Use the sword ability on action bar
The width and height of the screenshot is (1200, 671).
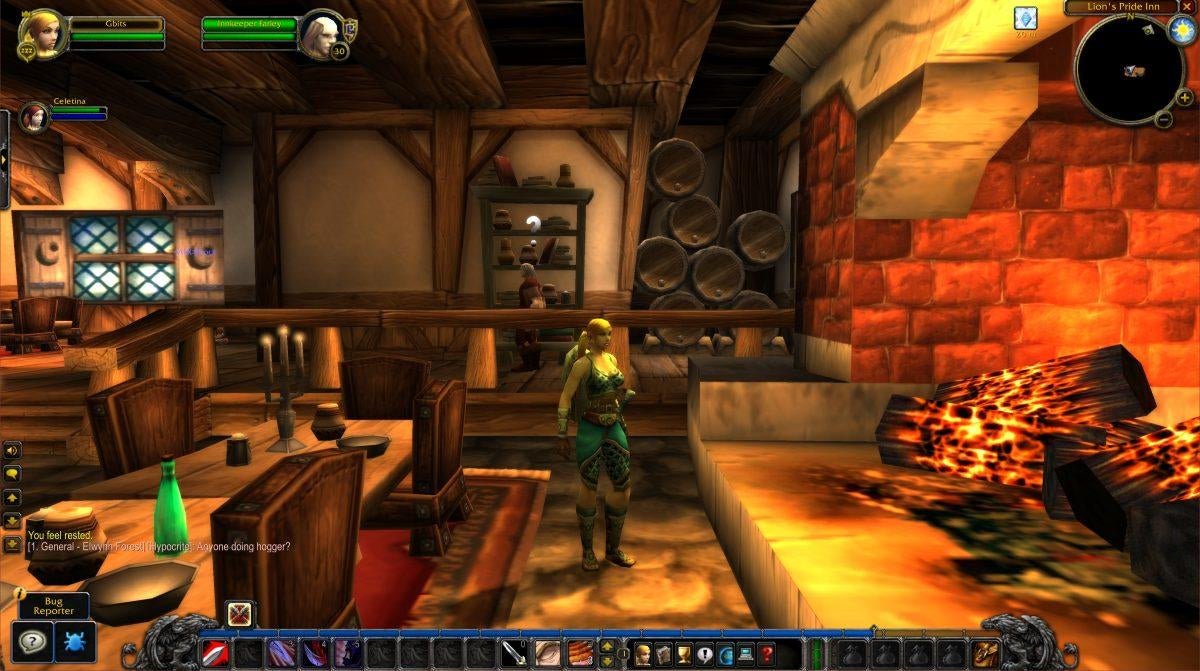[x=514, y=653]
